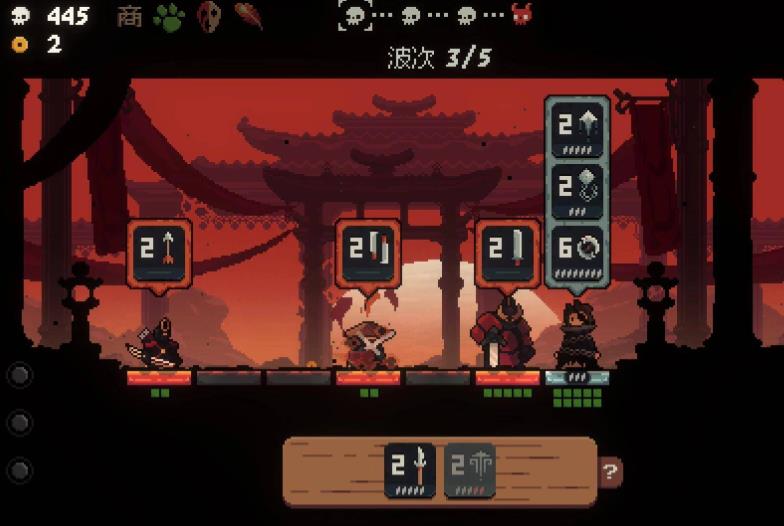Inspect the feather skill icon

tap(248, 16)
